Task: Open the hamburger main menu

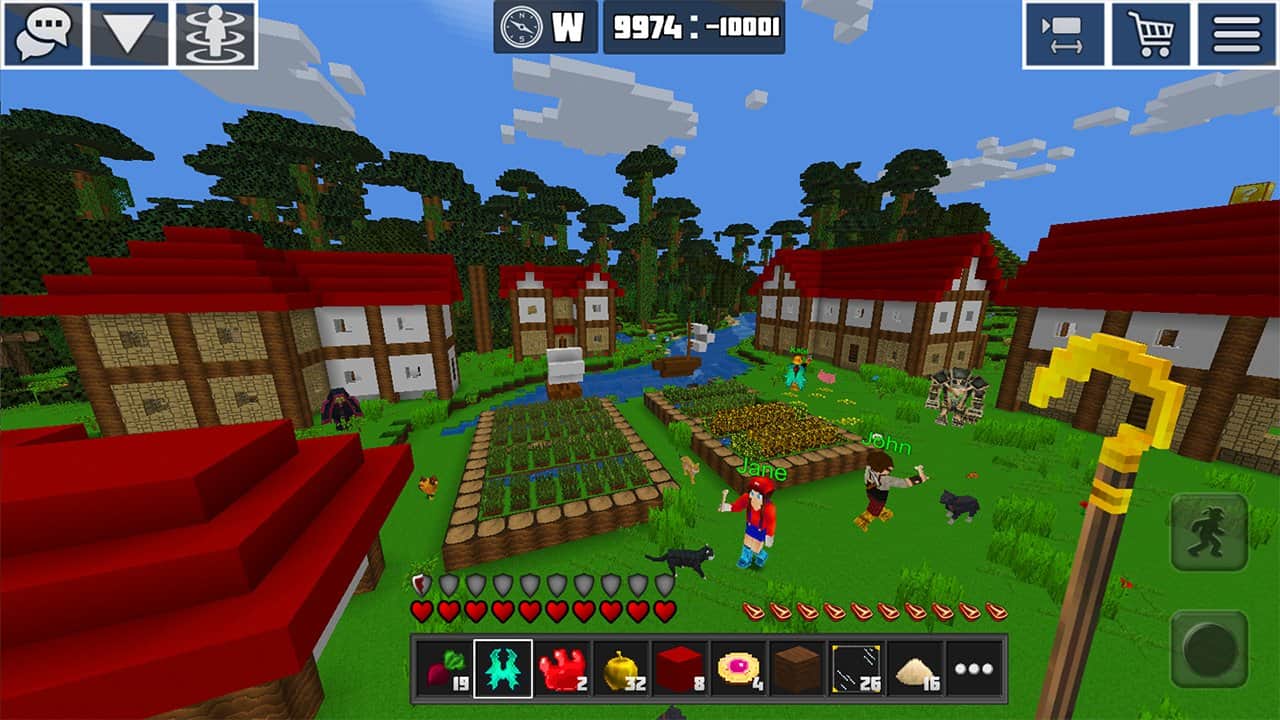Action: 1236,34
